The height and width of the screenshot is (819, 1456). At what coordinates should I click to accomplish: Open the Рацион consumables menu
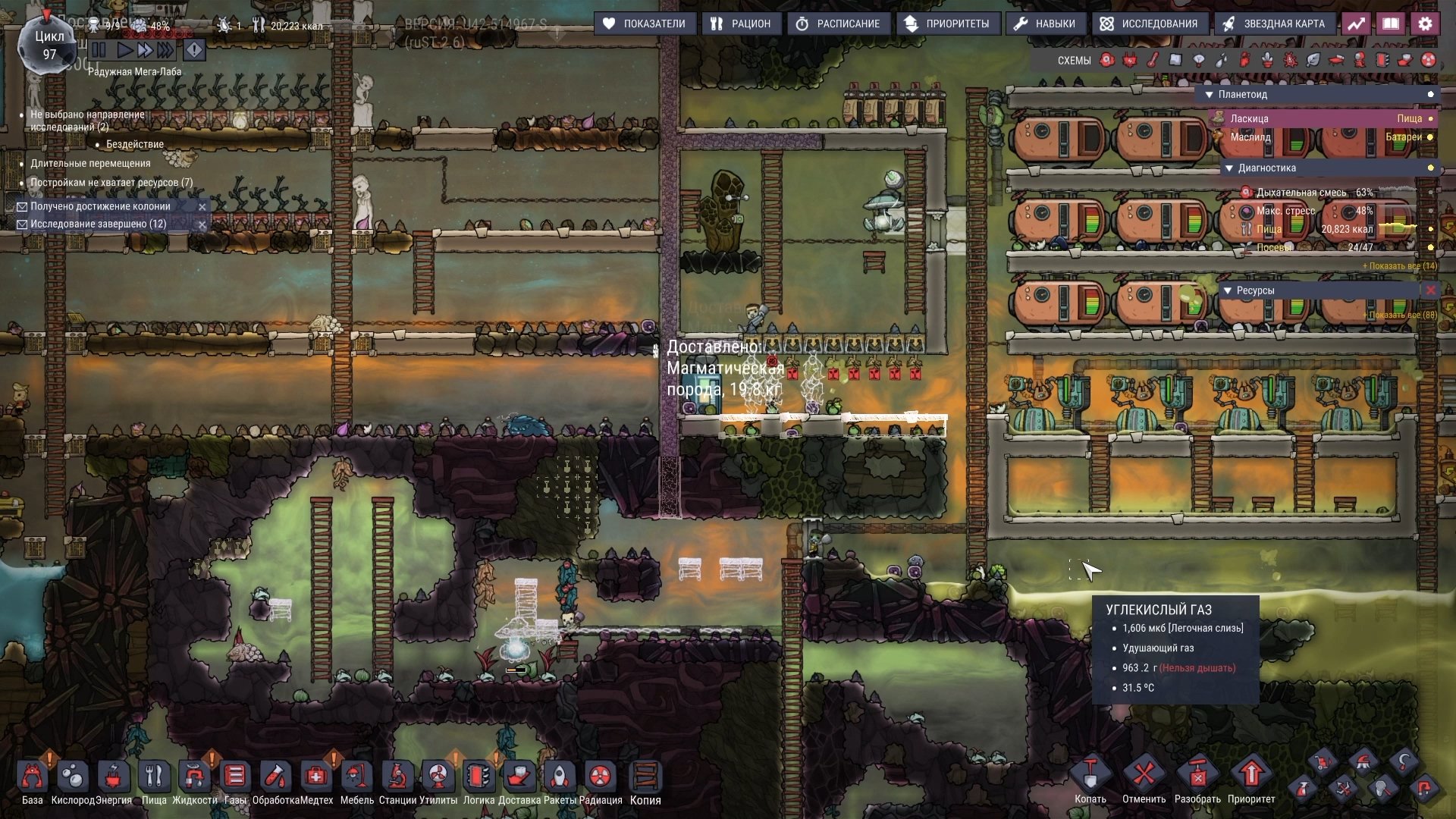coord(740,24)
